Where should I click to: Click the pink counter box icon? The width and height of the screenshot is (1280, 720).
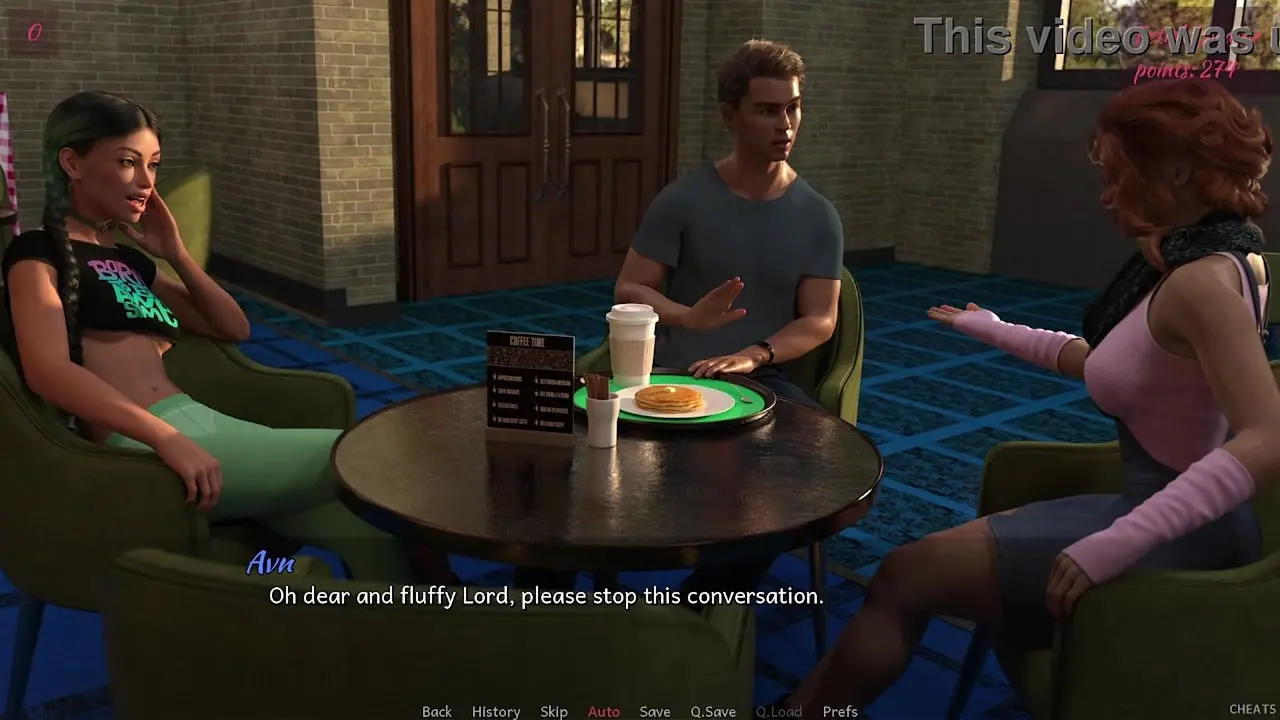pos(34,33)
